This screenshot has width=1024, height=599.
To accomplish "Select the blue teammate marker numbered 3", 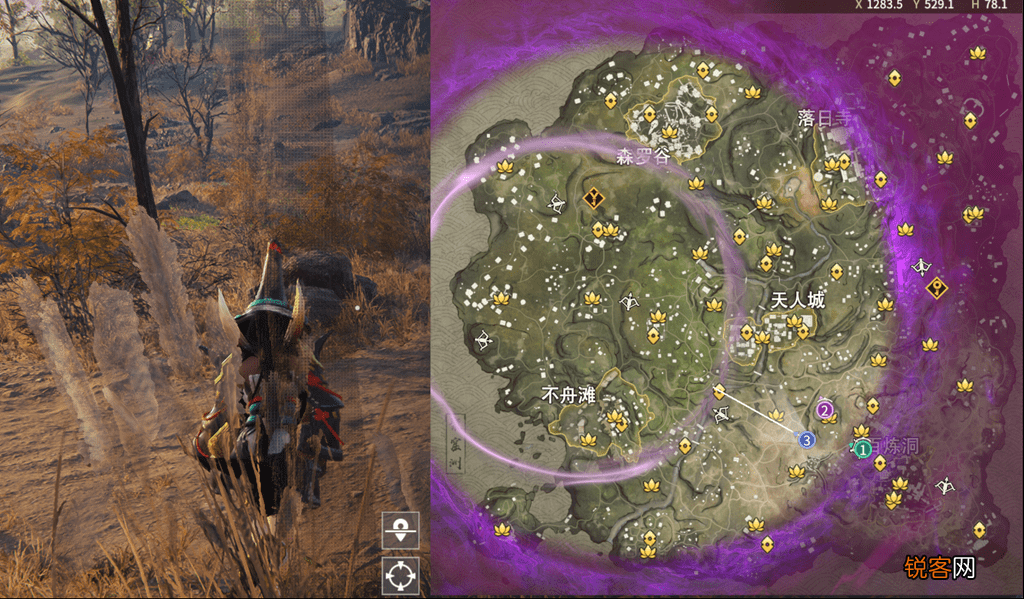I will [x=806, y=438].
